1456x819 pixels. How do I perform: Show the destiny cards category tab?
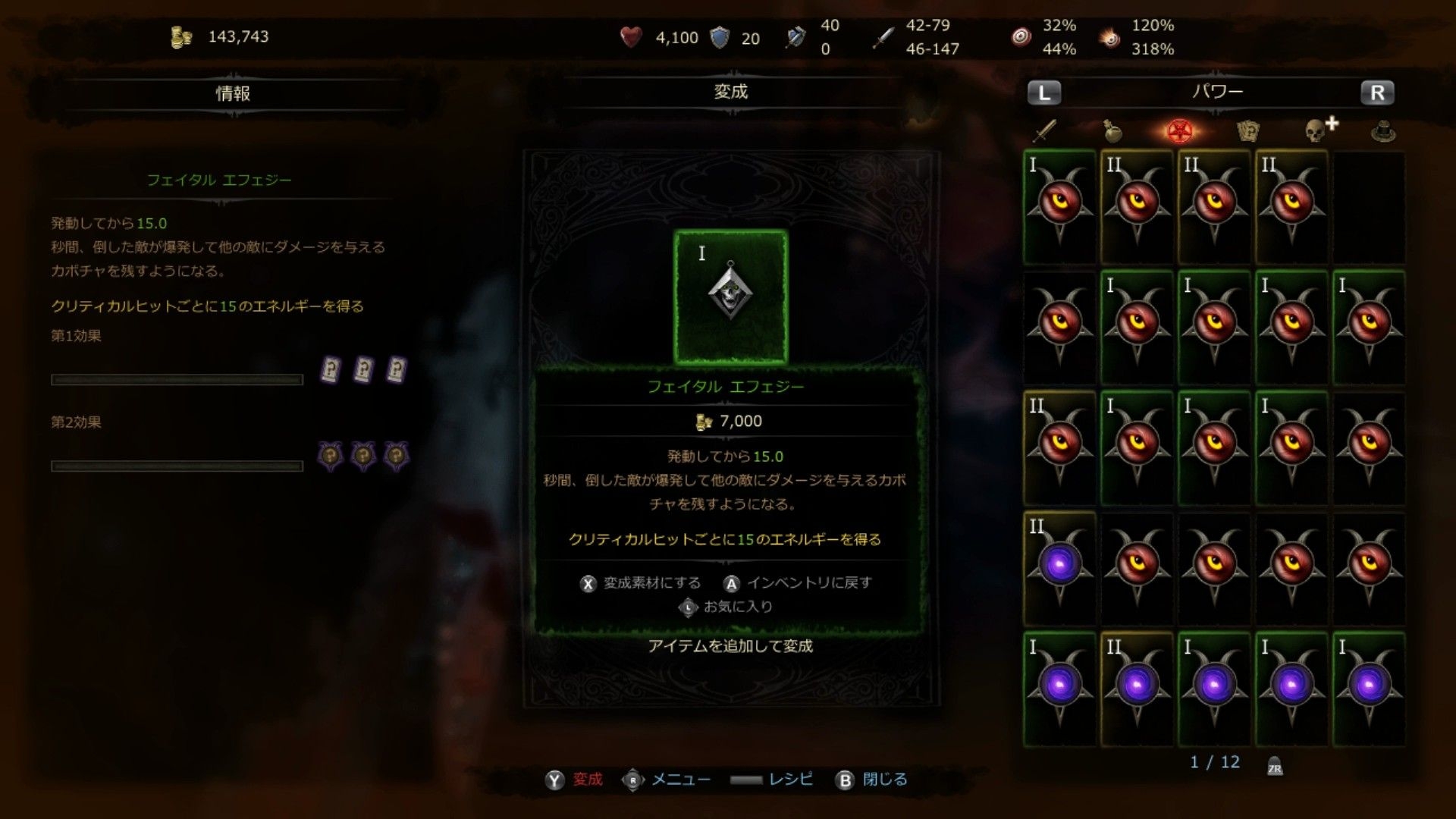click(x=1247, y=131)
